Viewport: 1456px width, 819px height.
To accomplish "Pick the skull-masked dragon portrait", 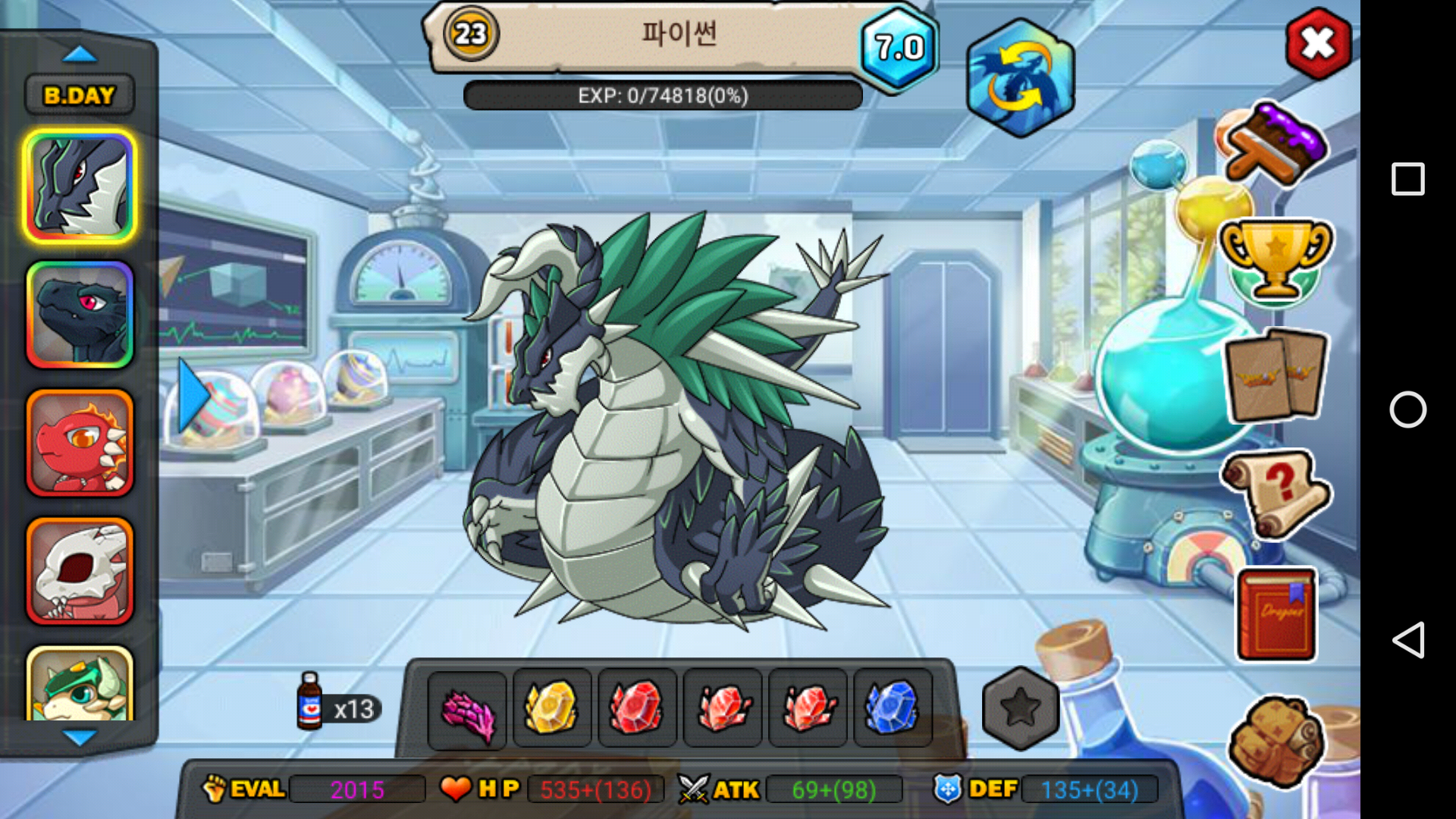I will click(x=80, y=571).
